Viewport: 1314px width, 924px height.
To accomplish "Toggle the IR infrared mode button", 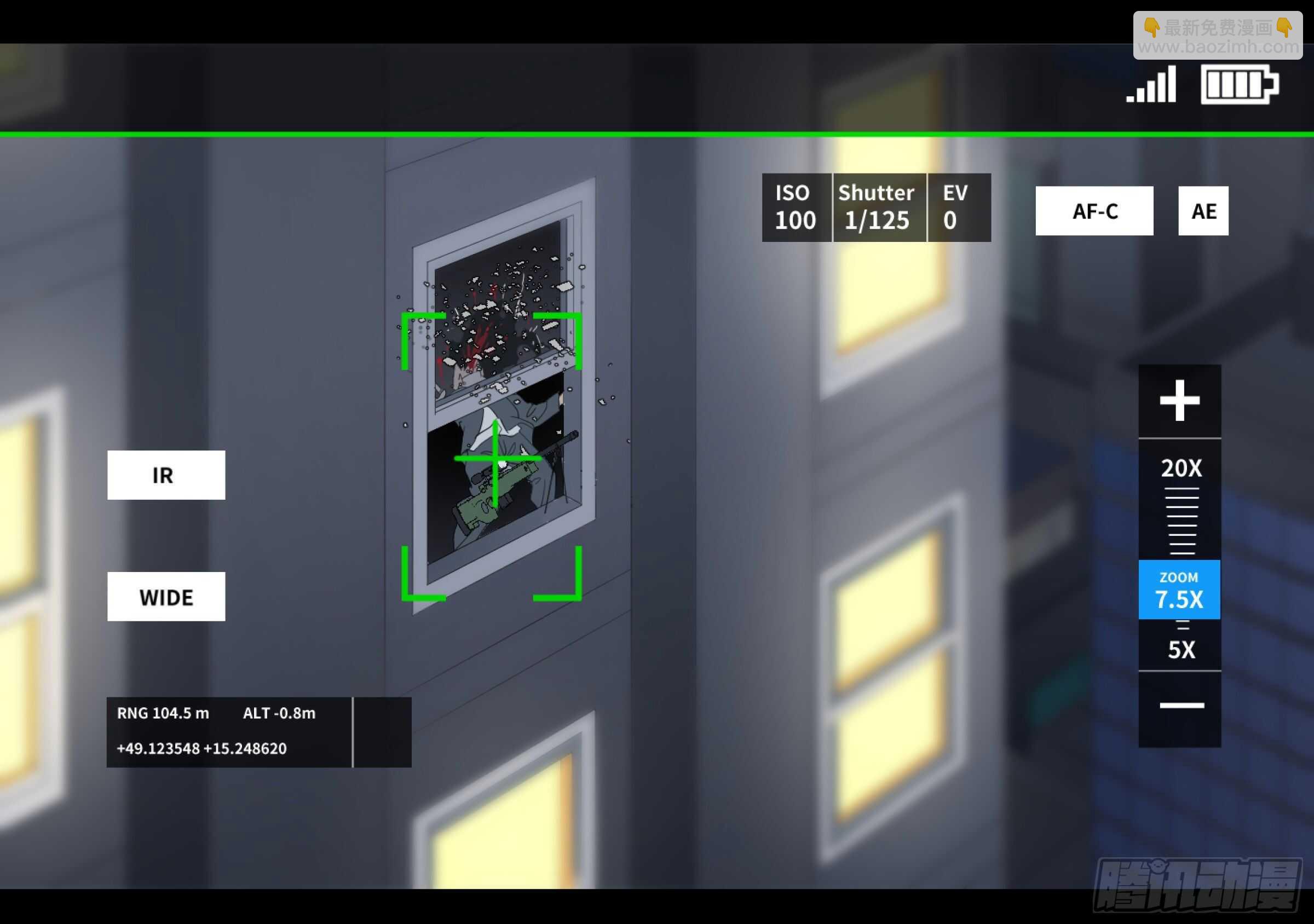I will 166,475.
